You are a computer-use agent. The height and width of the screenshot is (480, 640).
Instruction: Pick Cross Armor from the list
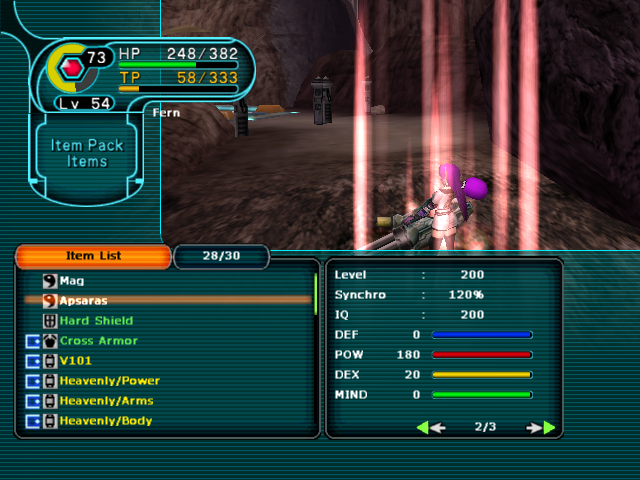point(98,341)
